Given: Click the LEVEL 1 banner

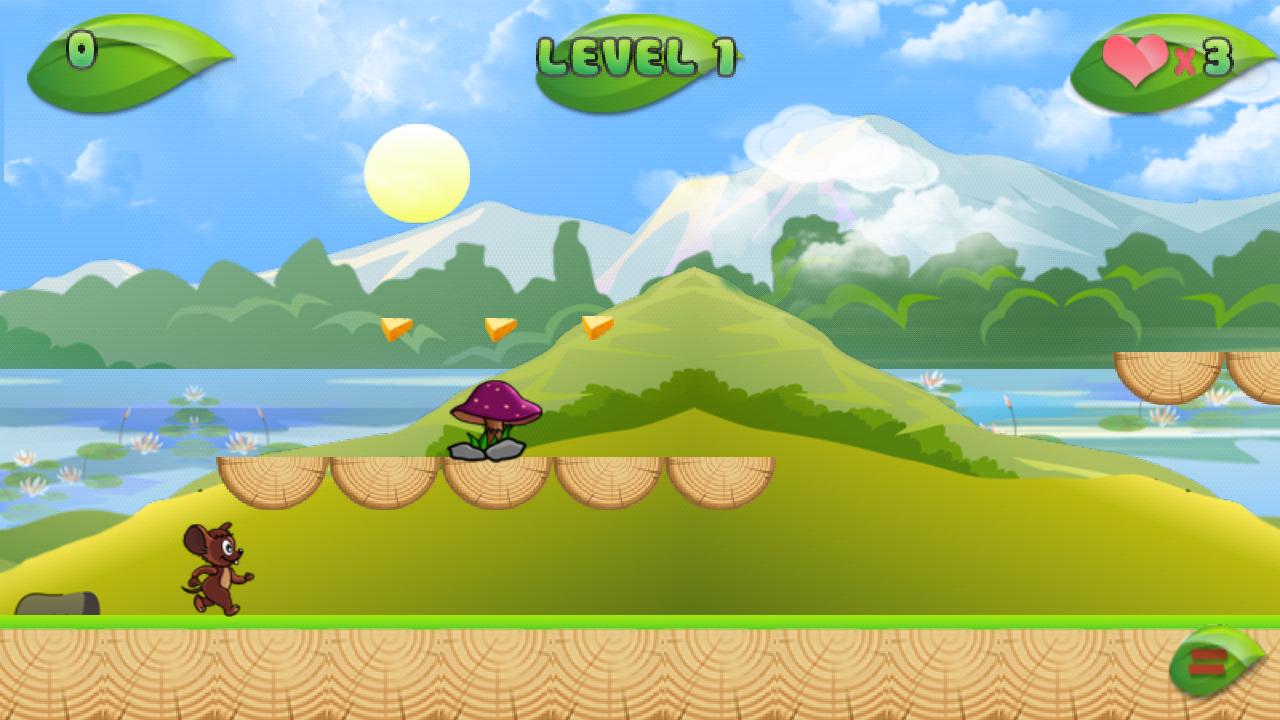Looking at the screenshot, I should 638,57.
